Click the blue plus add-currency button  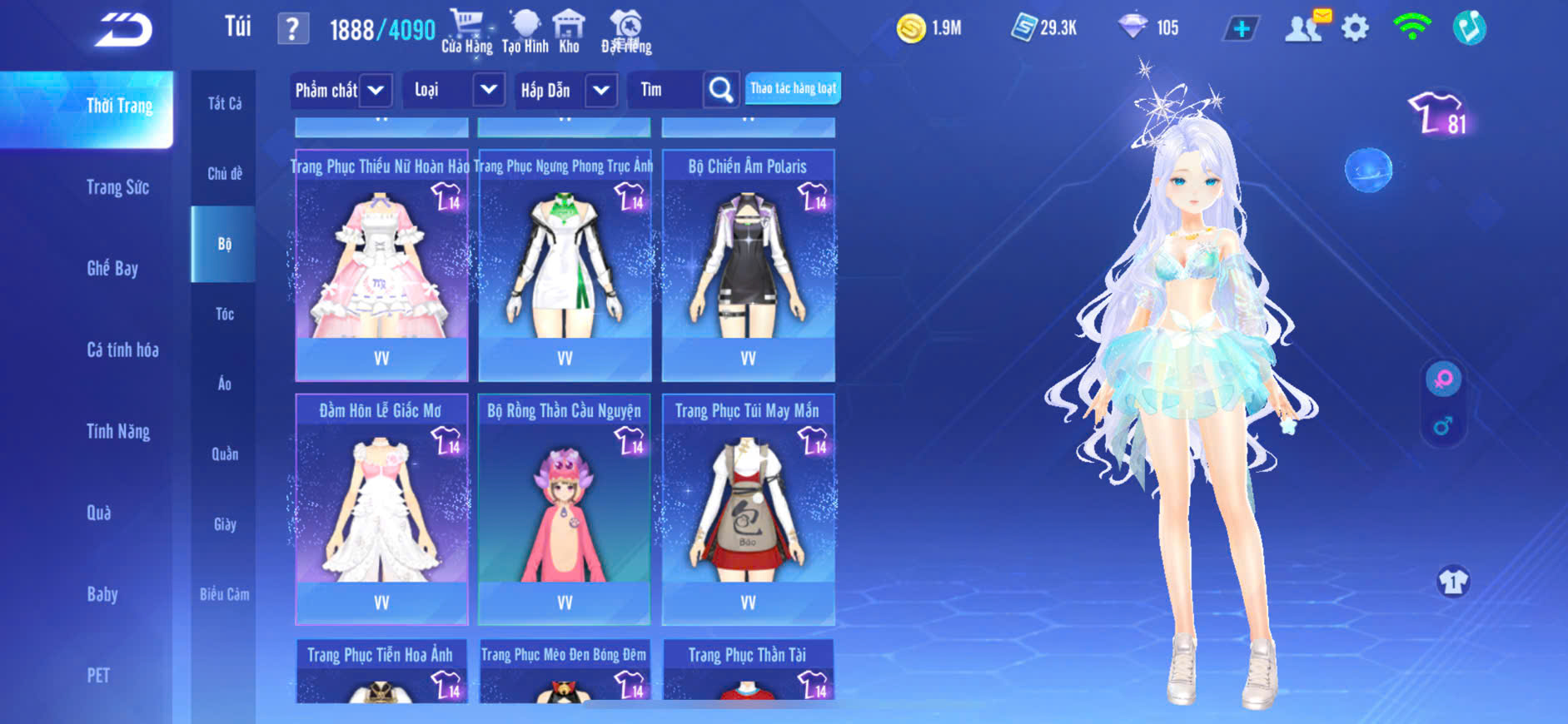point(1241,28)
